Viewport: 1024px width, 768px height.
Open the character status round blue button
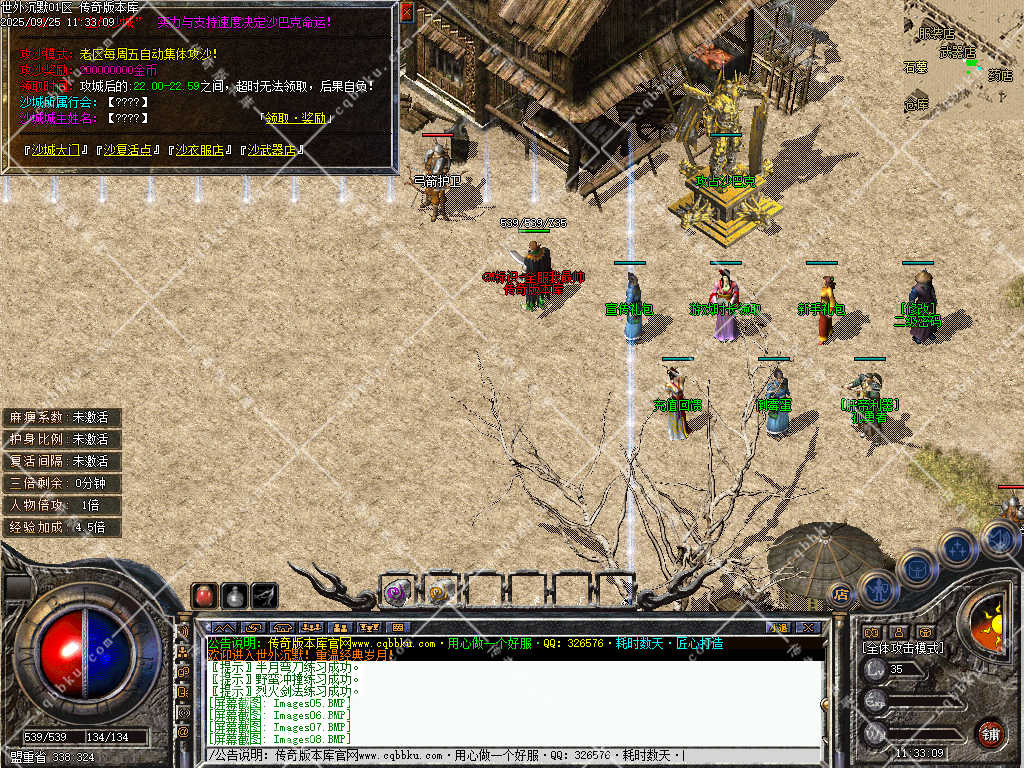pos(877,589)
